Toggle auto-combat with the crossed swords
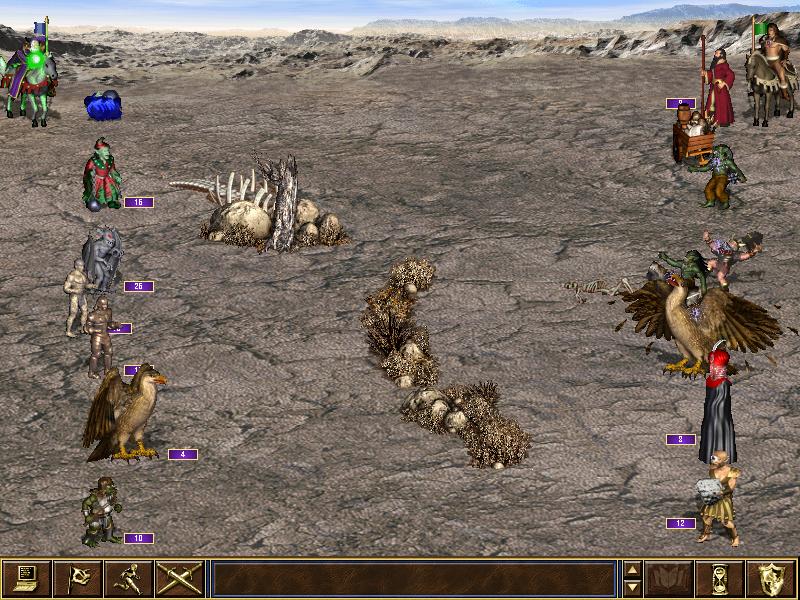Viewport: 800px width, 600px height. (x=180, y=579)
